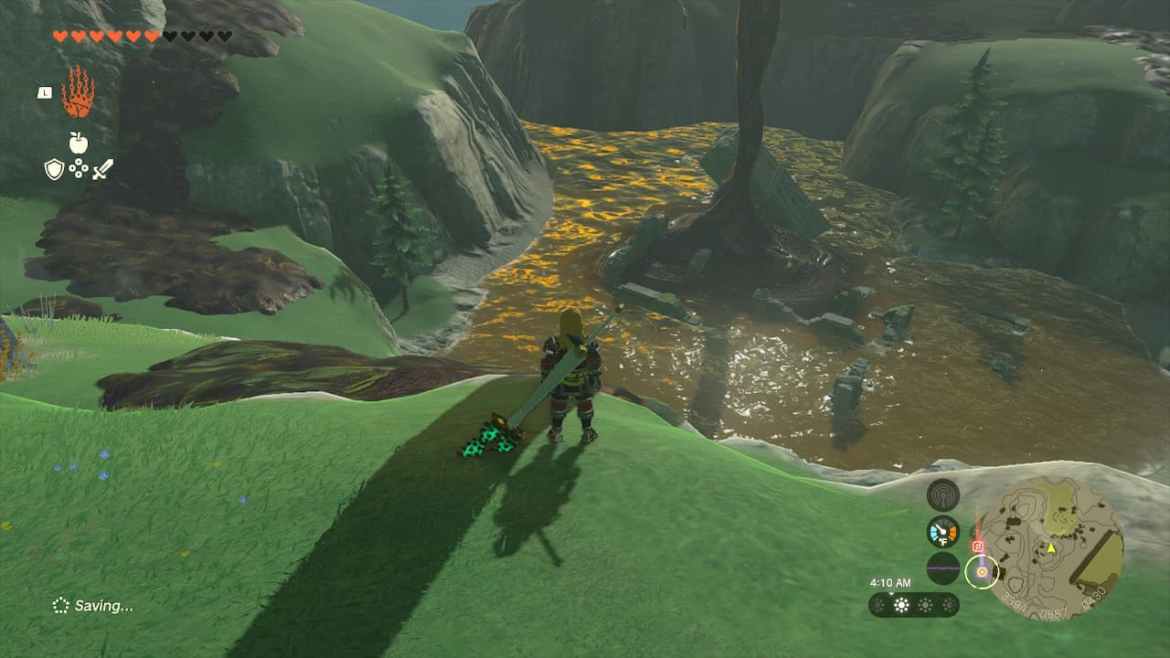Activate the orange hand ability icon
The height and width of the screenshot is (658, 1170).
click(78, 93)
